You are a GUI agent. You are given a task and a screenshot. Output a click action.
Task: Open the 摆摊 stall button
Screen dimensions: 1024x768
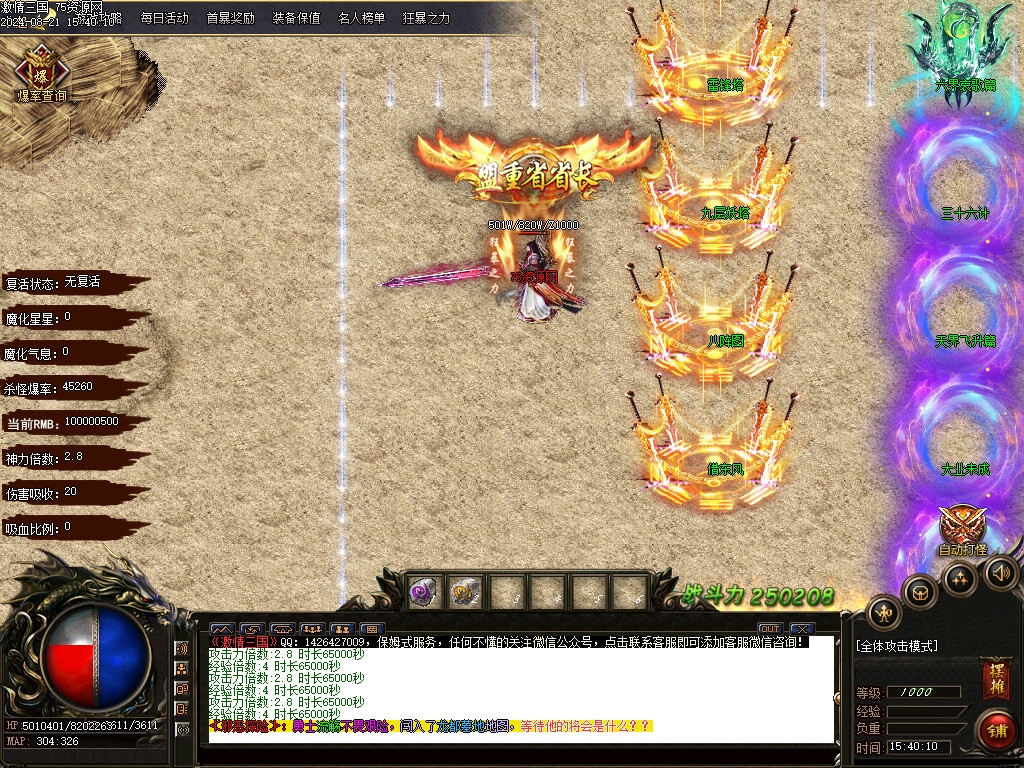[995, 677]
